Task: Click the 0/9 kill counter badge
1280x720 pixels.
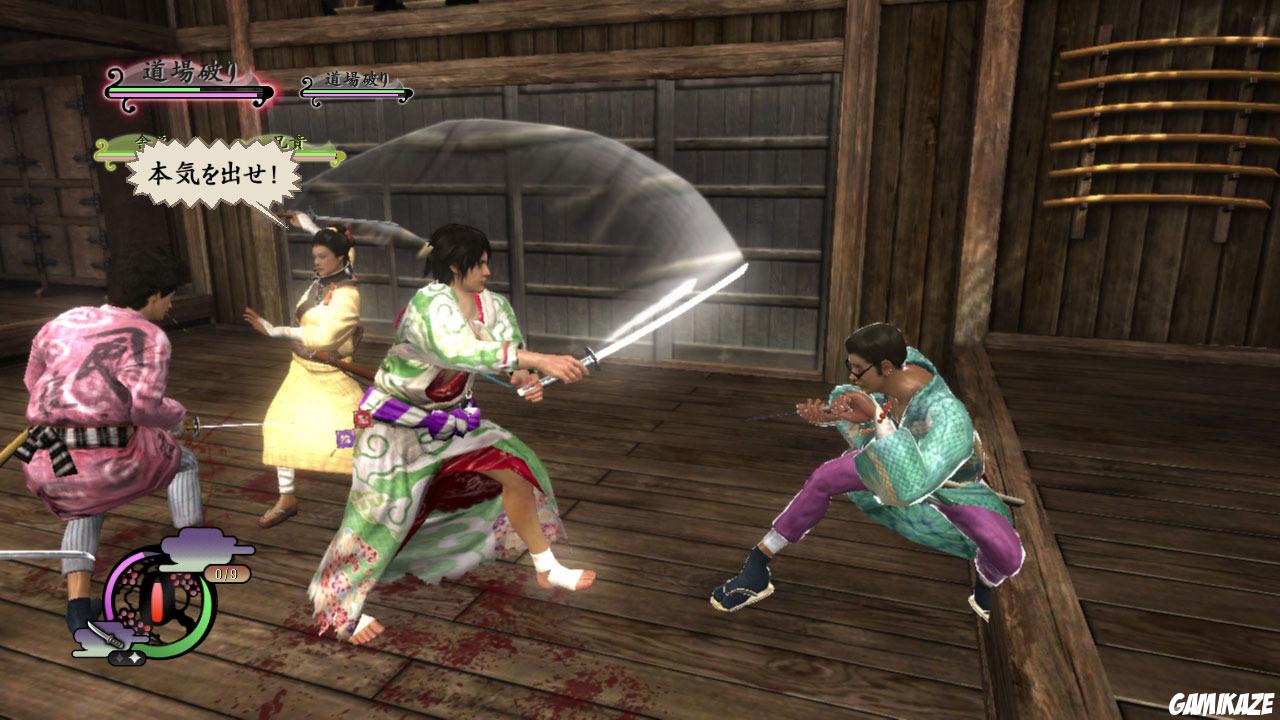Action: tap(226, 572)
